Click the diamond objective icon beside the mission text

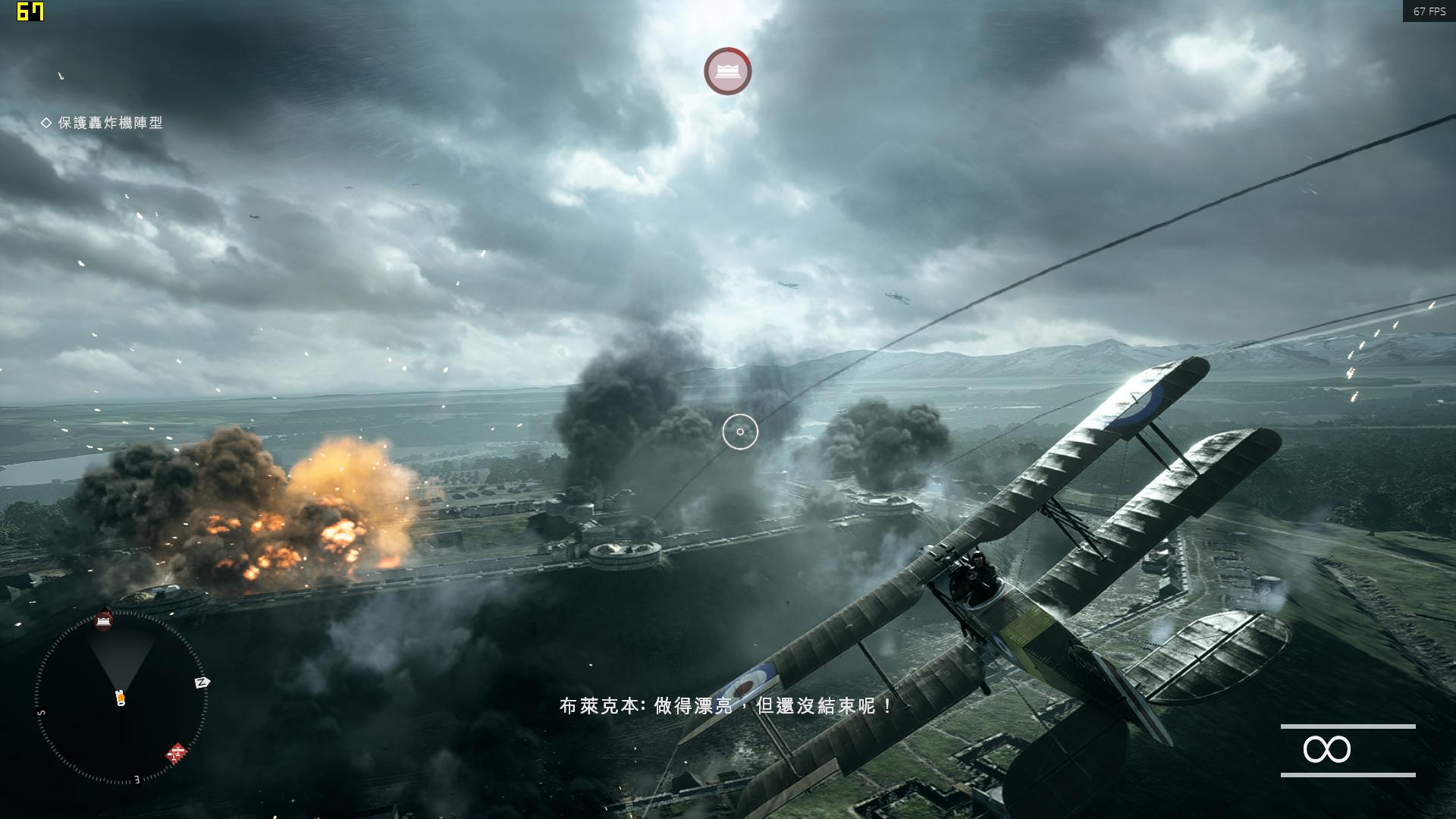pos(46,122)
